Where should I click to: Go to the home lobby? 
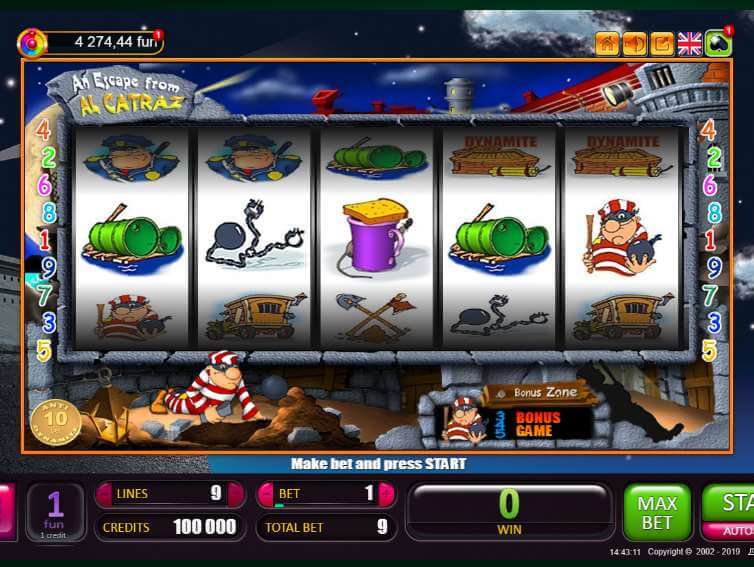(606, 43)
